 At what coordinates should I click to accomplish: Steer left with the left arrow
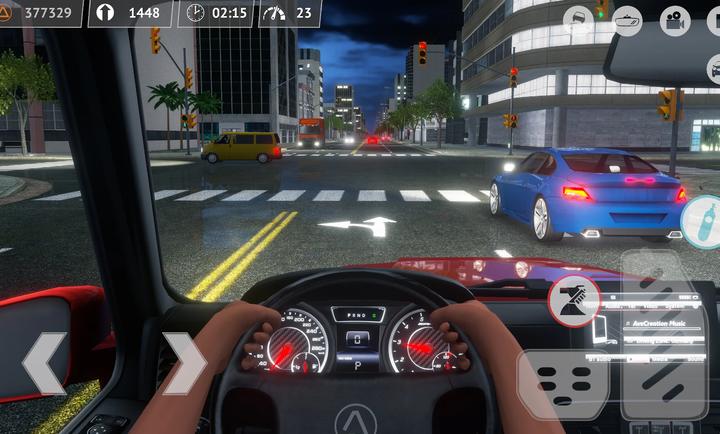44,363
